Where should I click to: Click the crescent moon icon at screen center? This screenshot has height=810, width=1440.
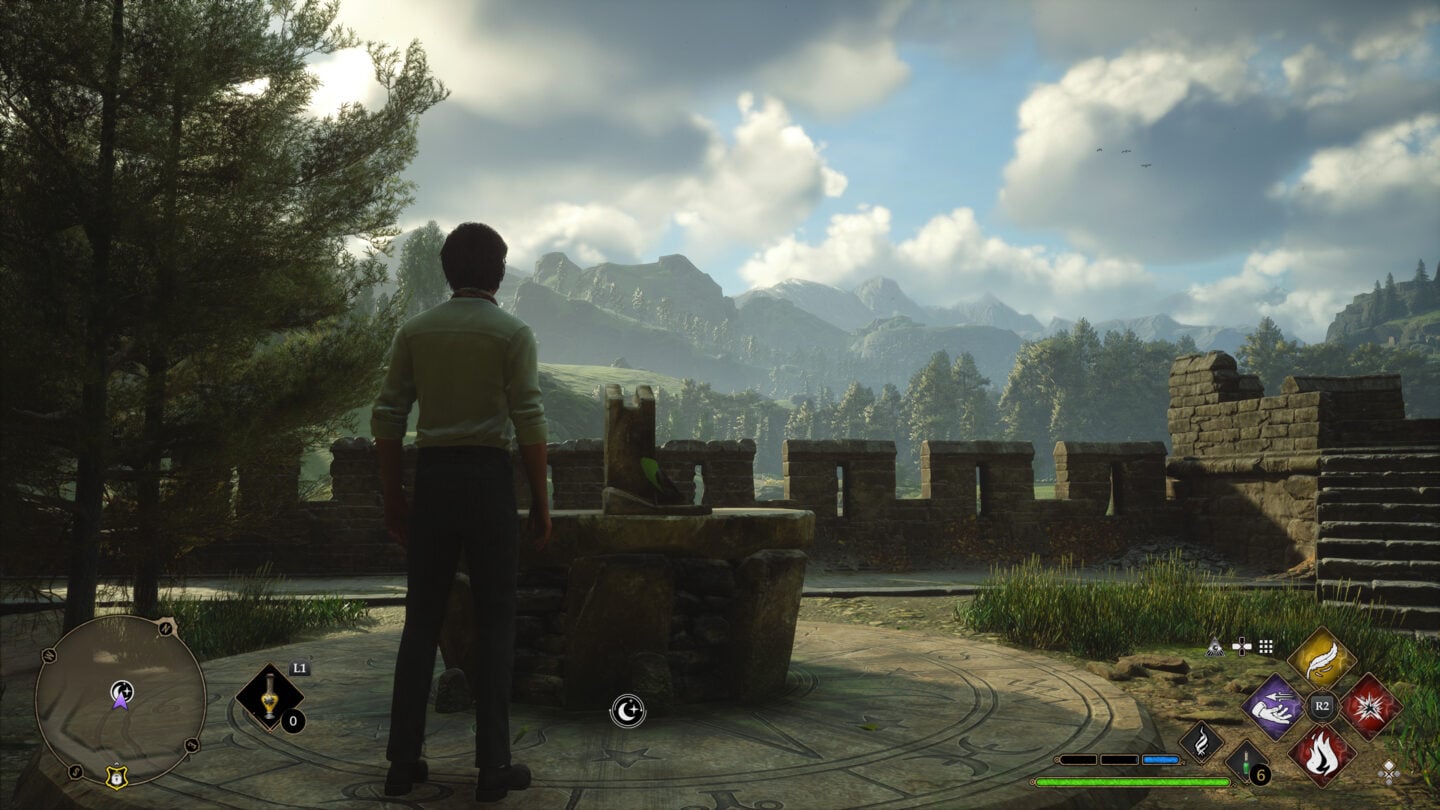pyautogui.click(x=627, y=711)
